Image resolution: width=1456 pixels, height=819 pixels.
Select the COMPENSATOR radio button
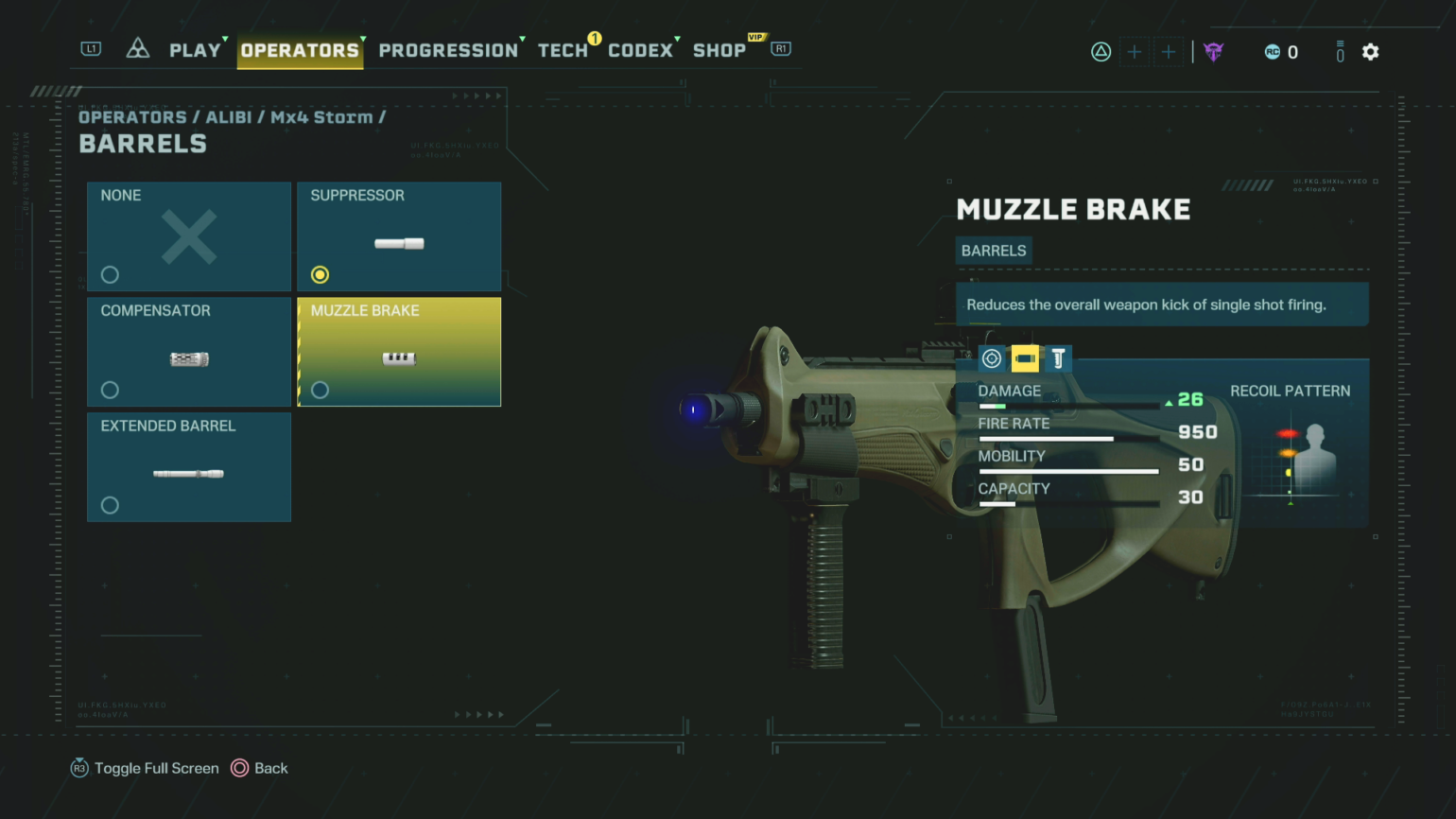[110, 390]
